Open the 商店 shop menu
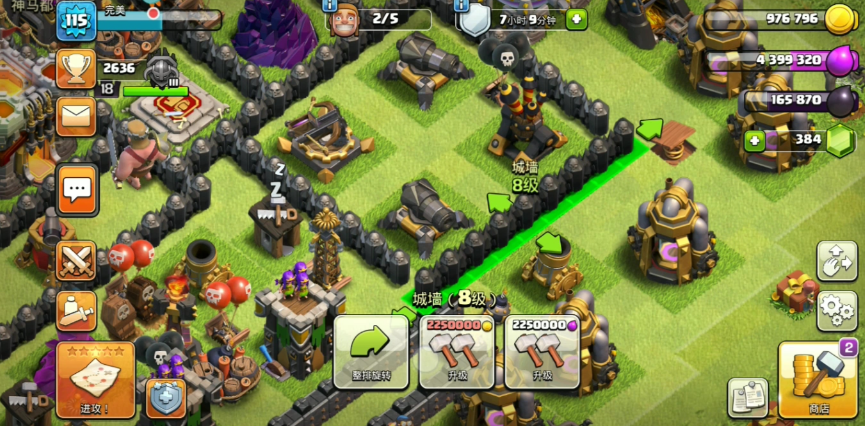Viewport: 865px width, 426px height. click(x=816, y=380)
